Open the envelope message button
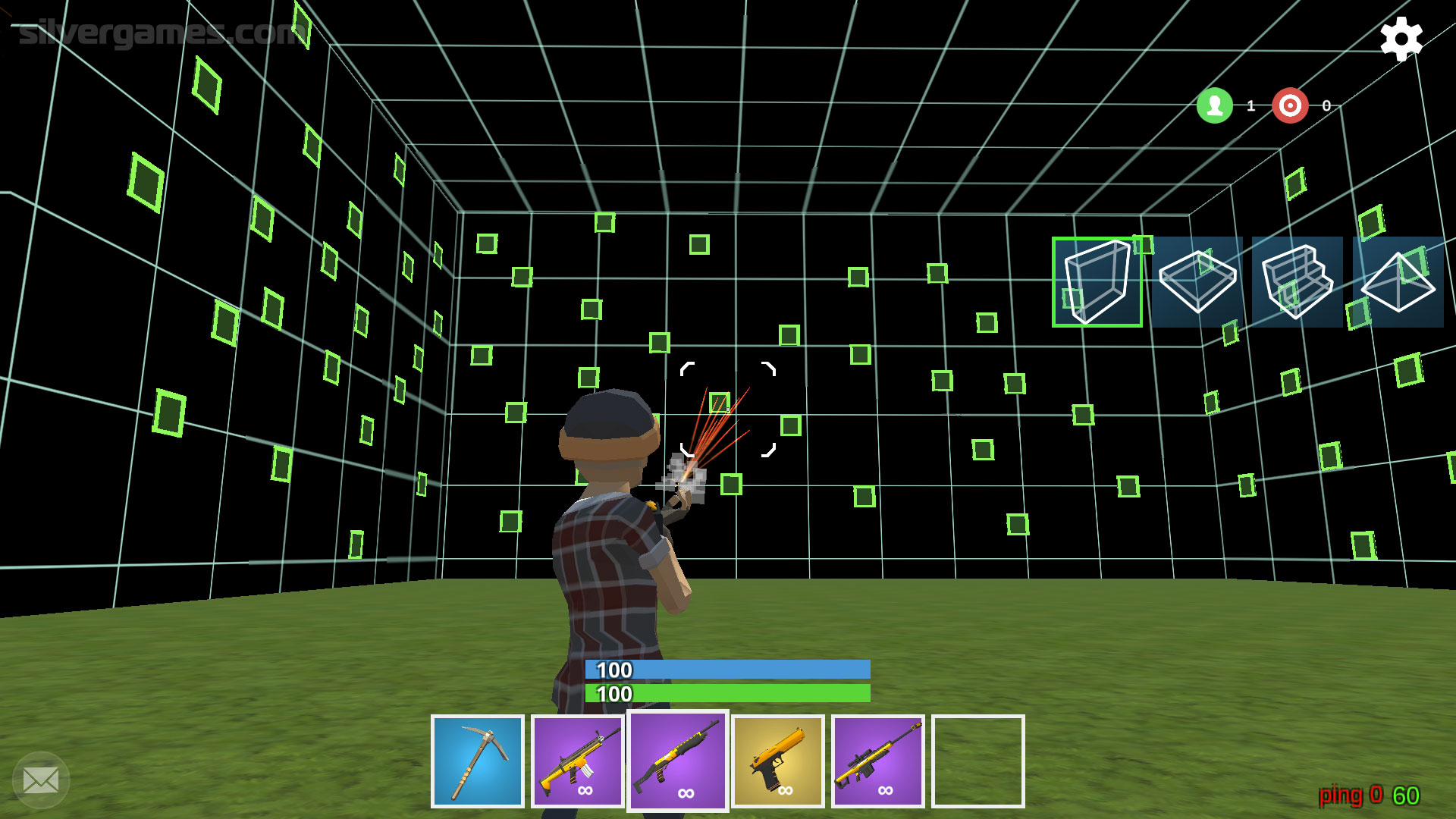The width and height of the screenshot is (1456, 819). [x=41, y=780]
